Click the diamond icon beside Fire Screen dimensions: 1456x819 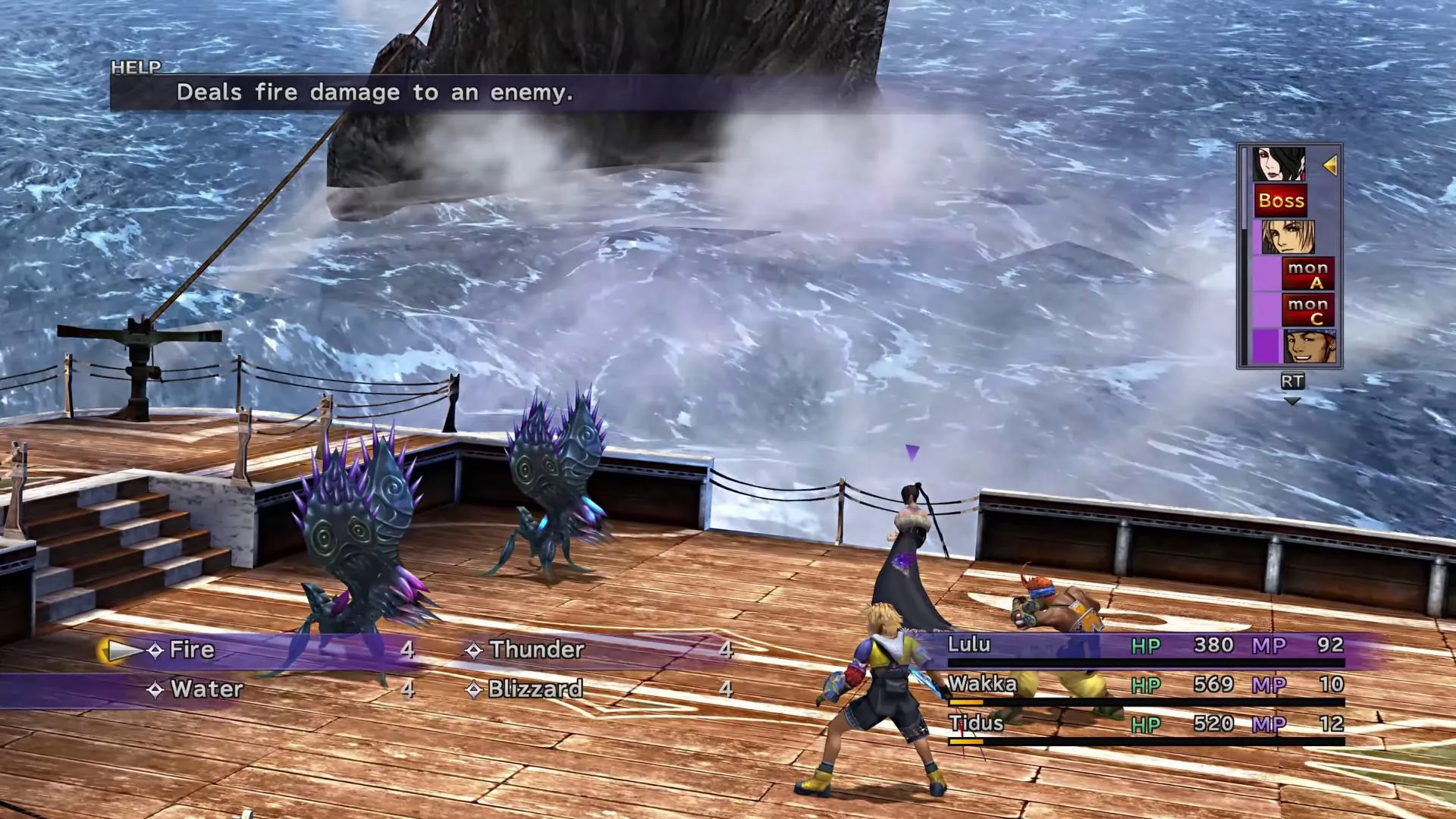tap(156, 650)
